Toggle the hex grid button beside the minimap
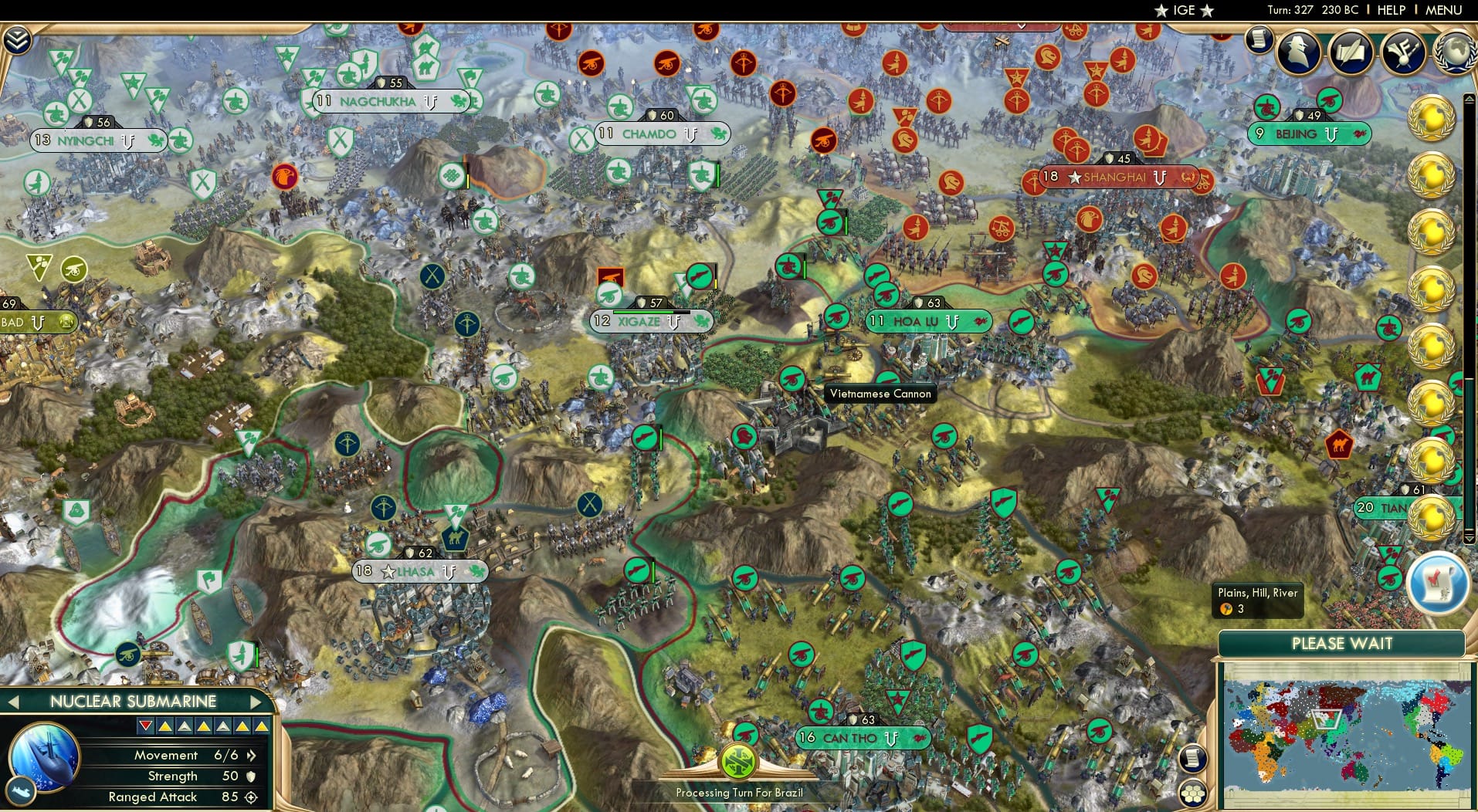This screenshot has height=812, width=1478. (x=1193, y=792)
